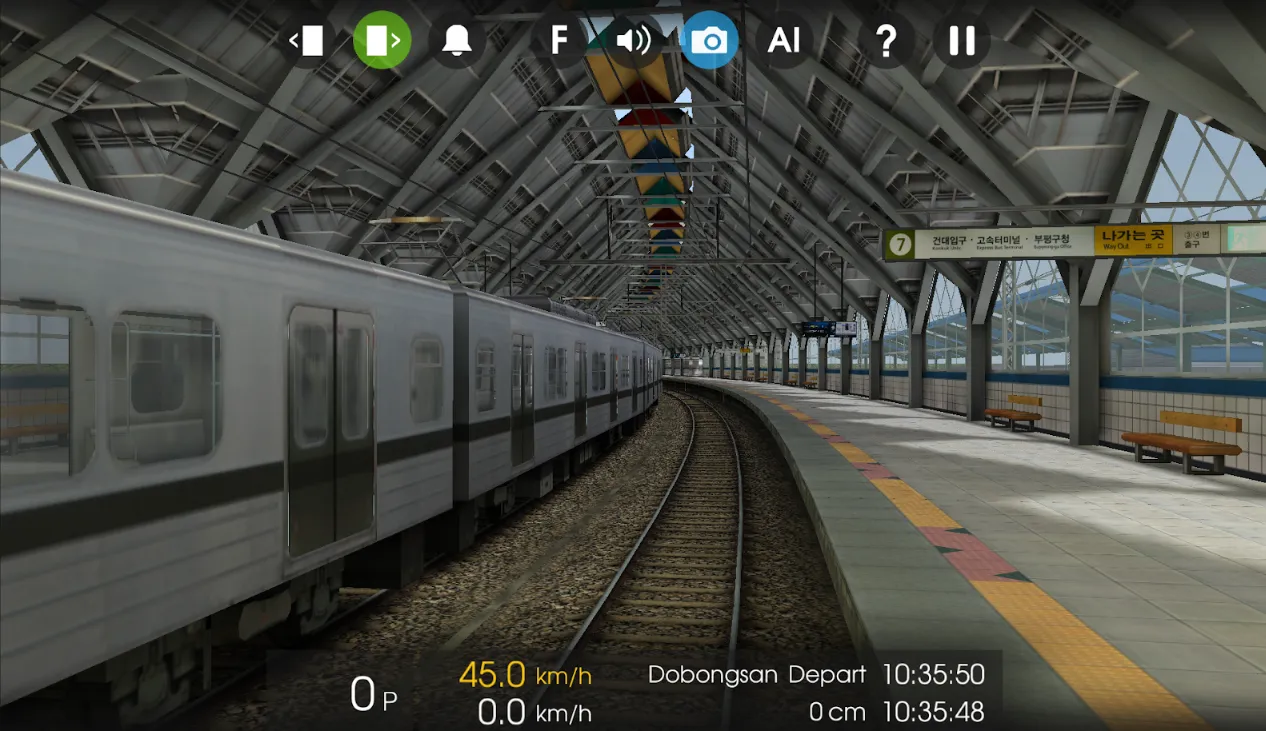Open help with the question mark
The width and height of the screenshot is (1266, 731).
point(886,40)
